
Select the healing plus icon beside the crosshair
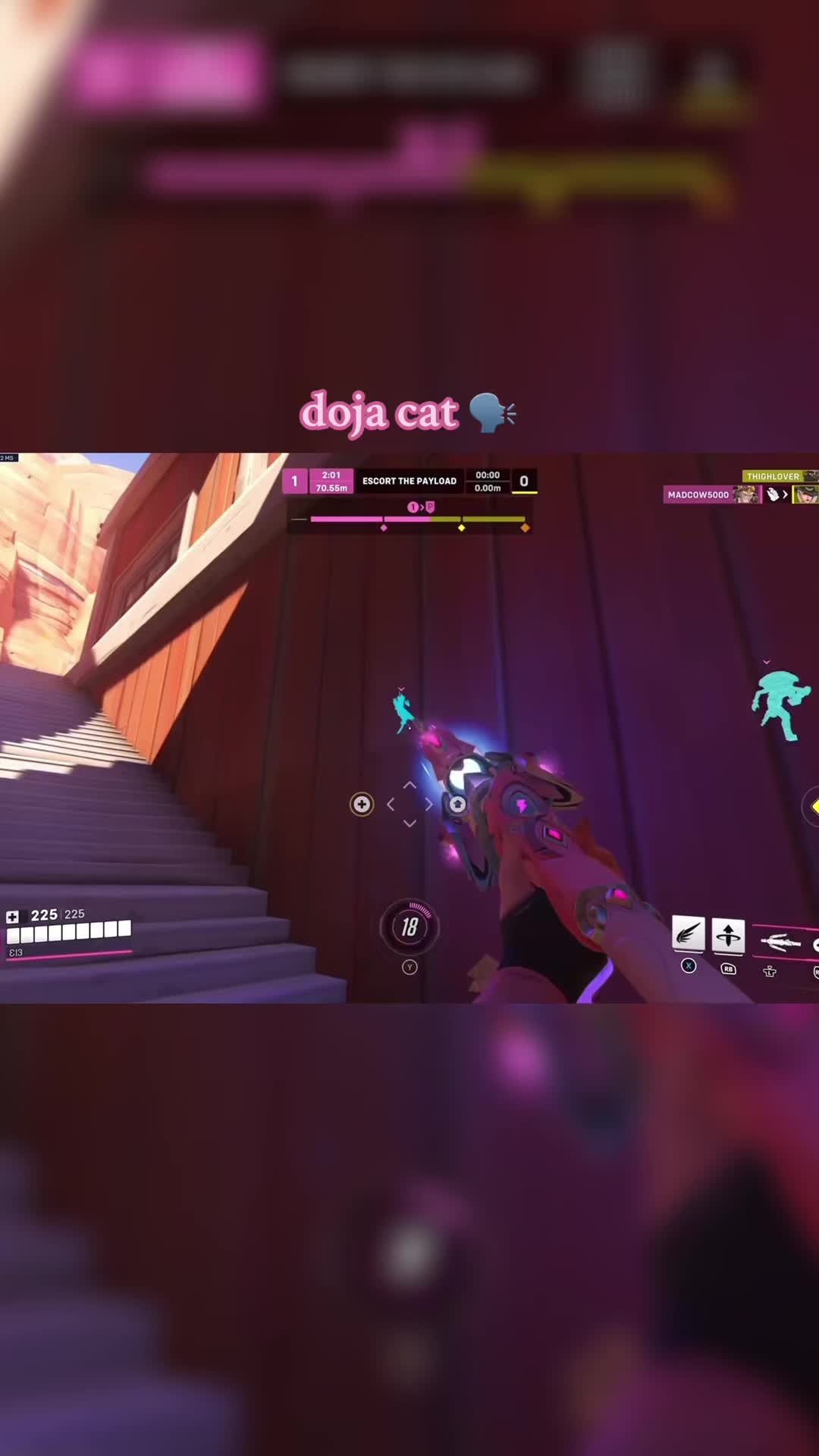(362, 804)
